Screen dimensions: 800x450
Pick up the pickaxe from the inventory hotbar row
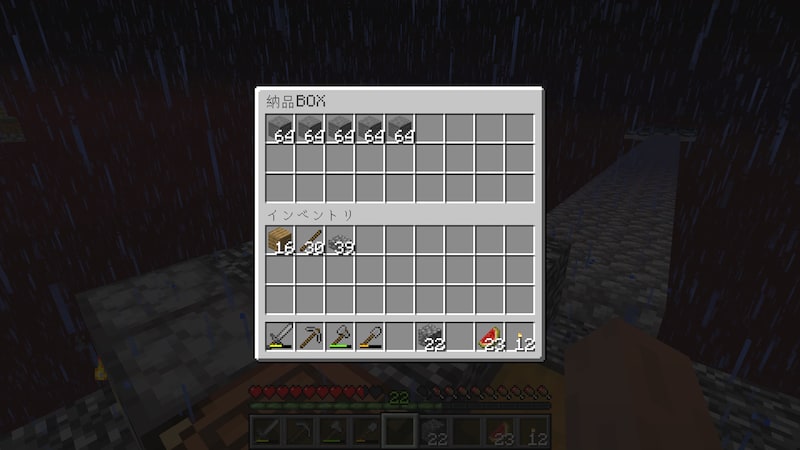(x=310, y=337)
